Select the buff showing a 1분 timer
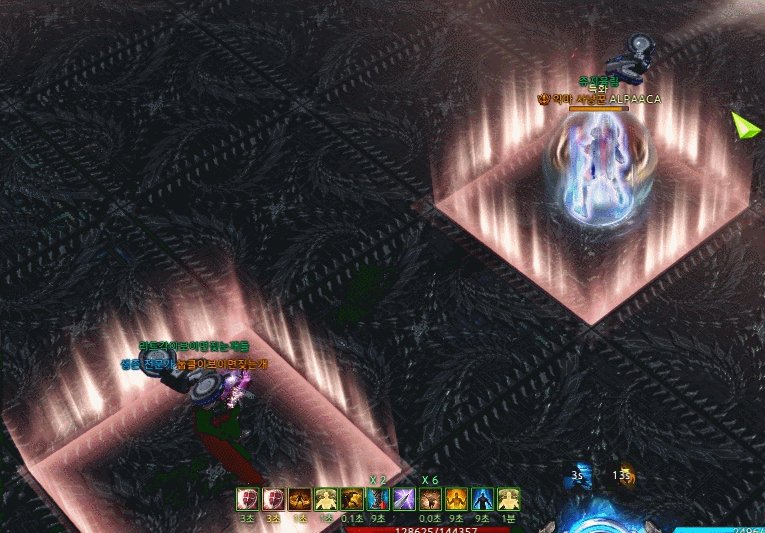Viewport: 765px width, 533px height. pos(508,499)
